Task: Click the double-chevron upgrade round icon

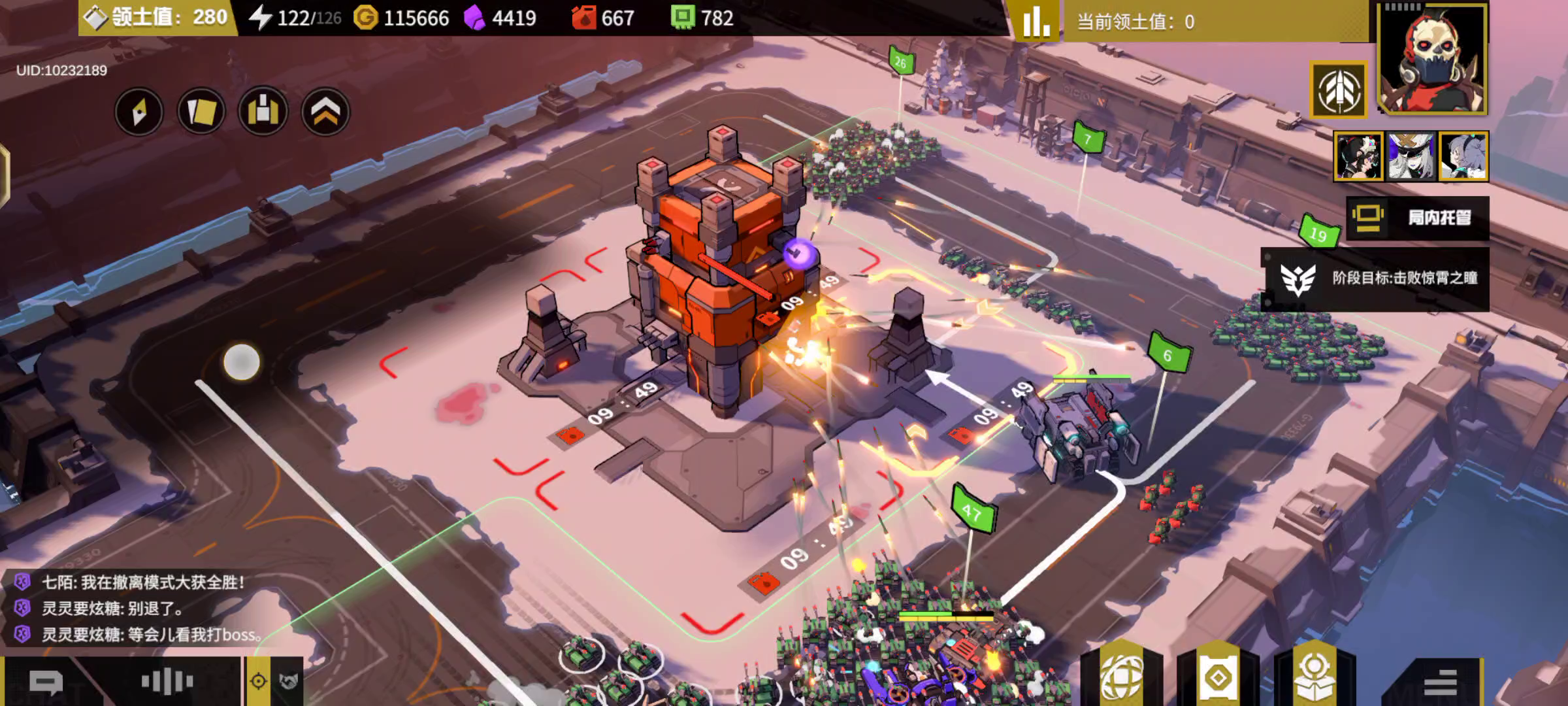Action: point(325,112)
